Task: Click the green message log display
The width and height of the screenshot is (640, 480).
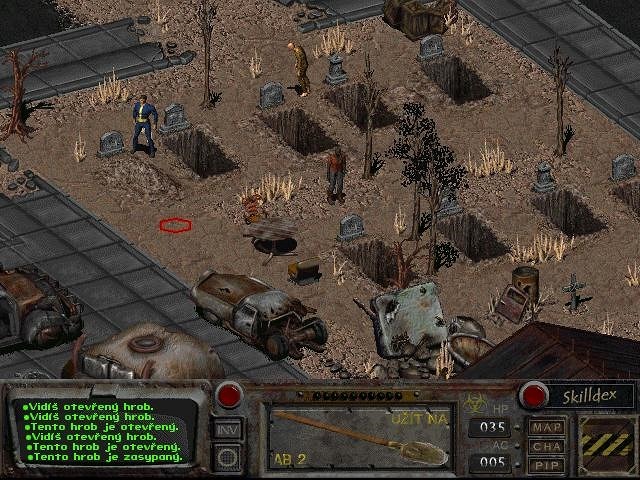Action: pos(107,432)
